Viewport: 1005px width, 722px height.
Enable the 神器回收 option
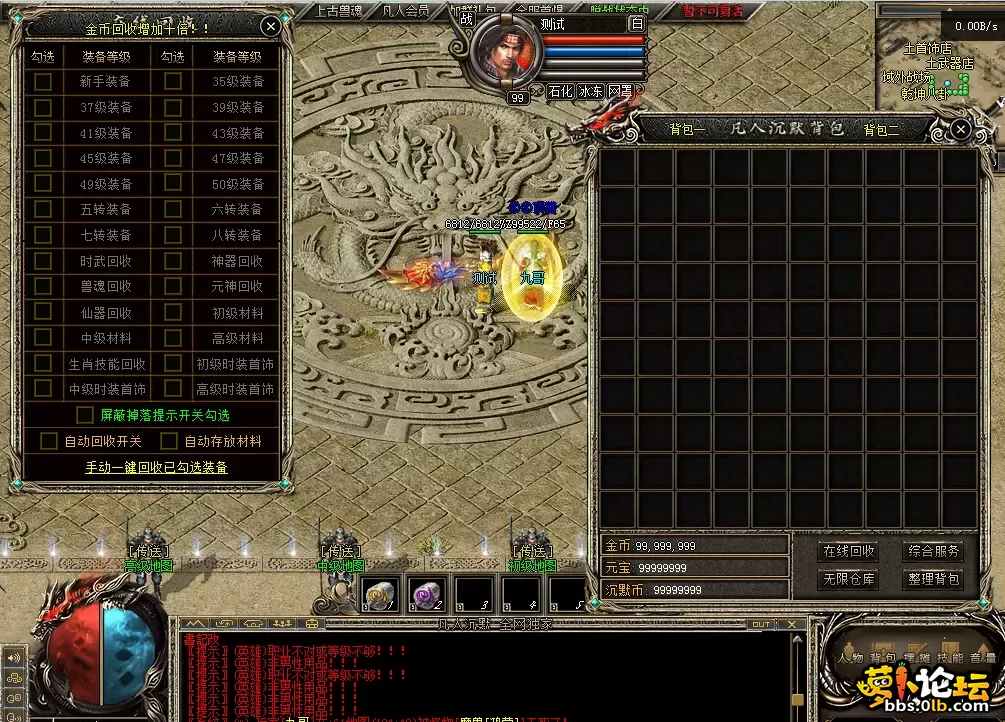coord(173,261)
